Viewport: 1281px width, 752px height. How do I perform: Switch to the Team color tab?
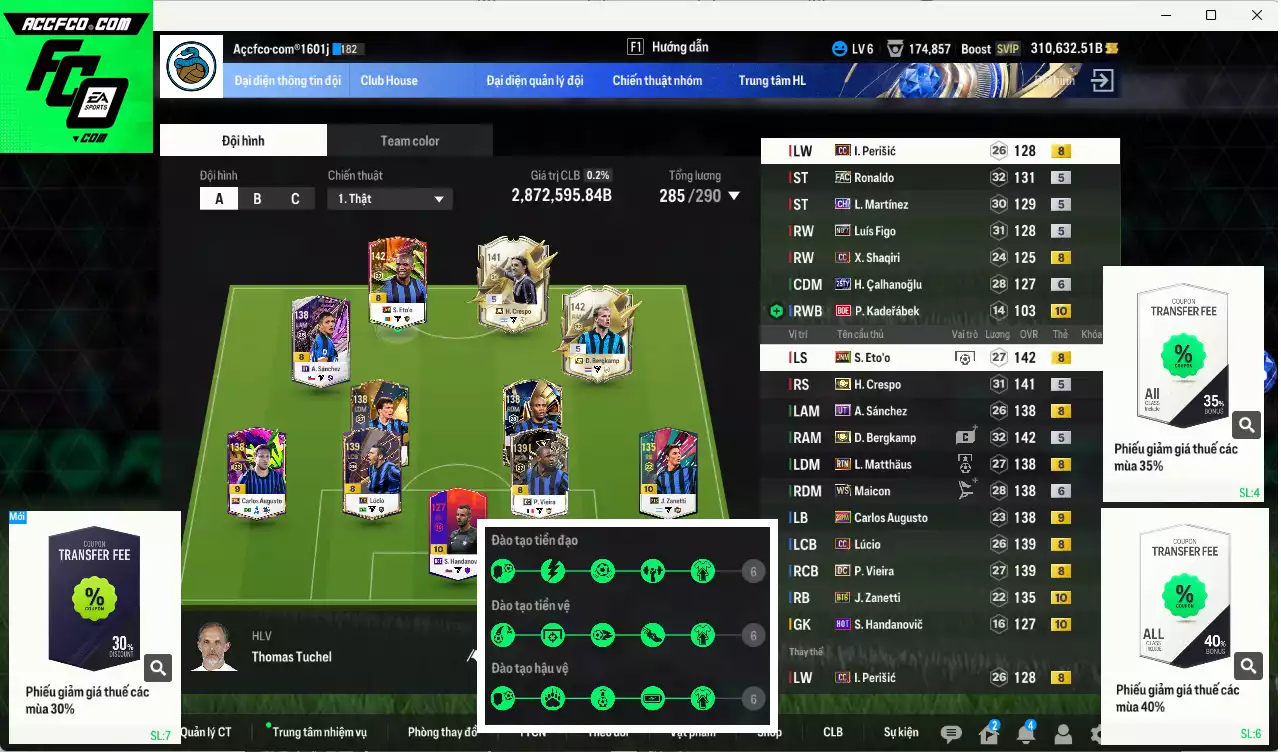point(409,140)
